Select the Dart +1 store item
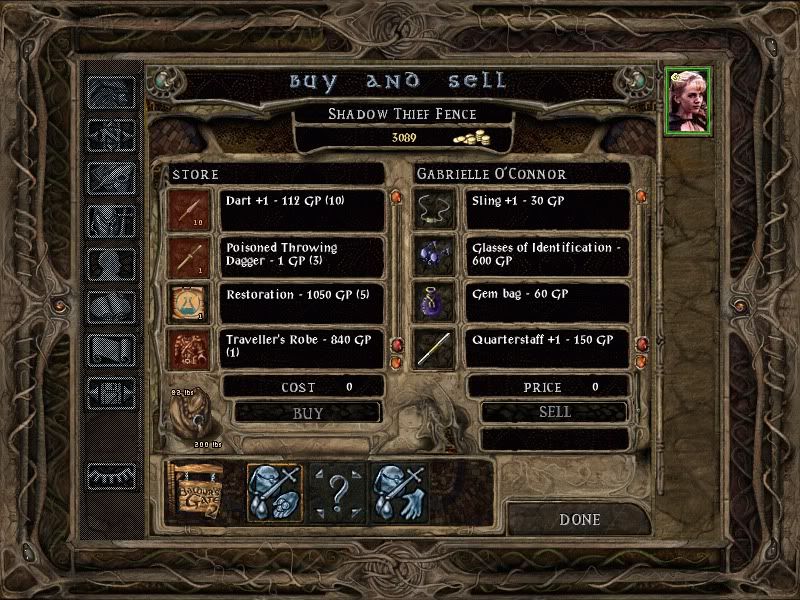The height and width of the screenshot is (600, 800). tap(301, 210)
